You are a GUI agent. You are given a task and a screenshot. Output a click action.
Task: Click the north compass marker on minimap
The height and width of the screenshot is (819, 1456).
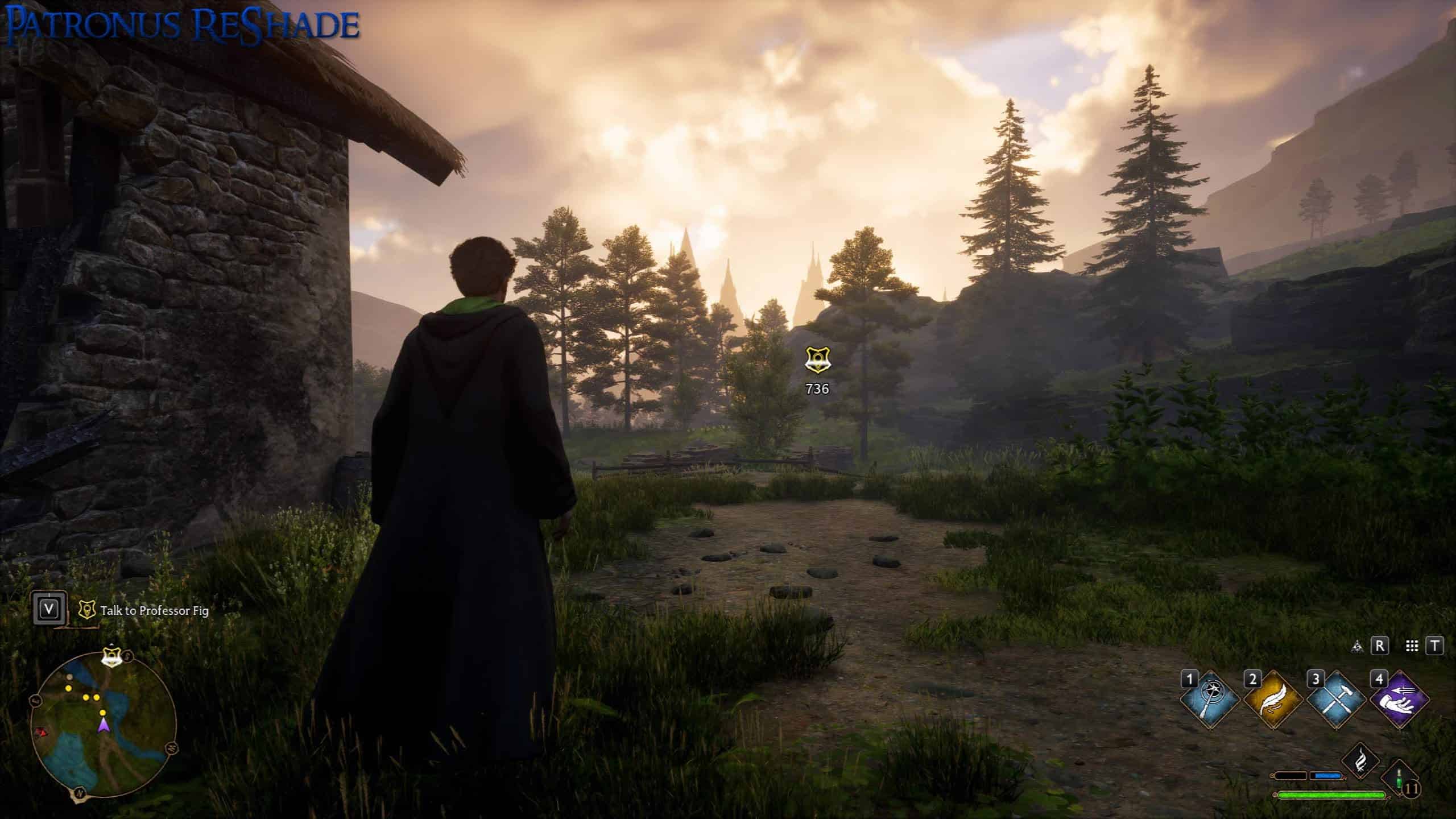click(x=78, y=792)
